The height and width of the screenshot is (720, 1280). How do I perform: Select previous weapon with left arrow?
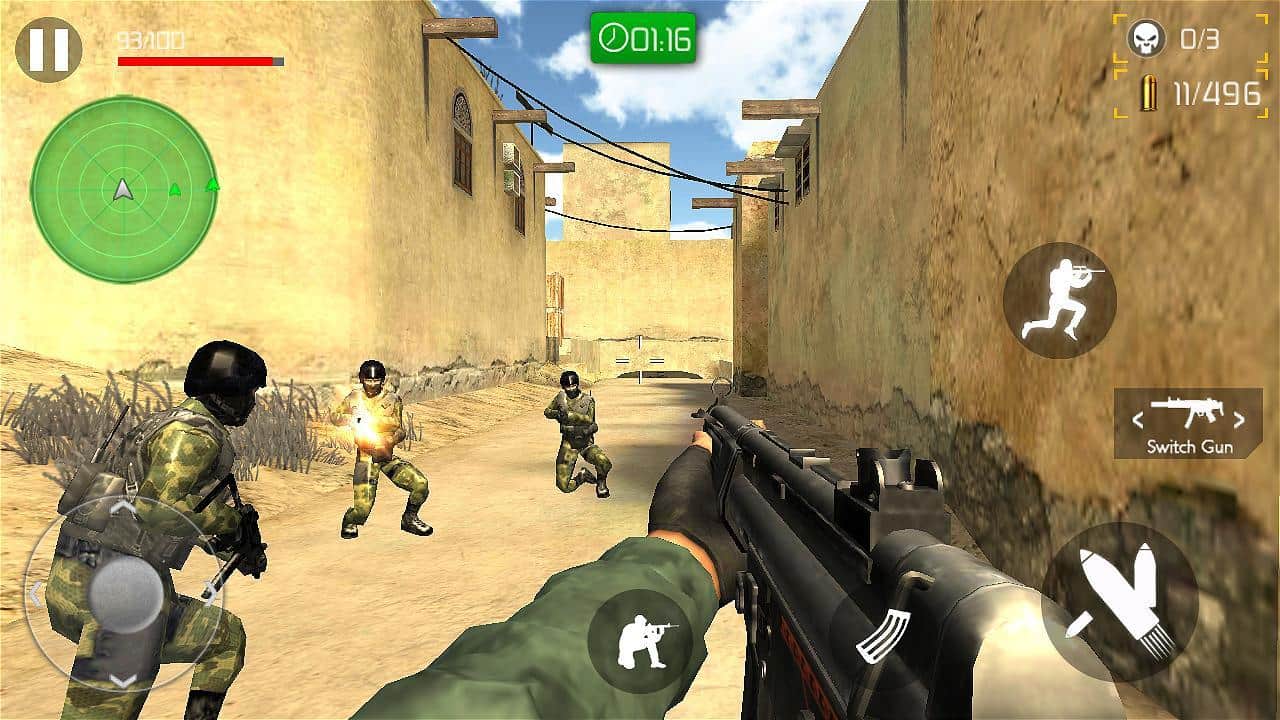1137,420
